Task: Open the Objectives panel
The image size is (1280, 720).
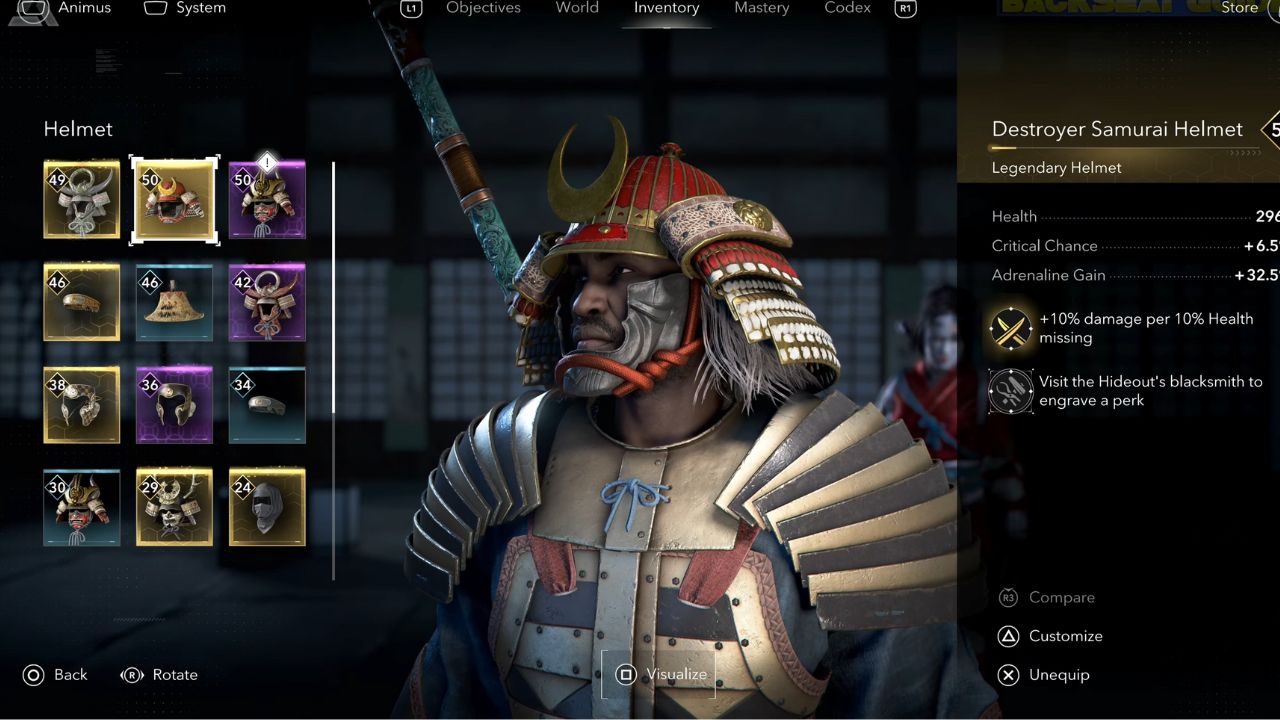Action: [483, 8]
